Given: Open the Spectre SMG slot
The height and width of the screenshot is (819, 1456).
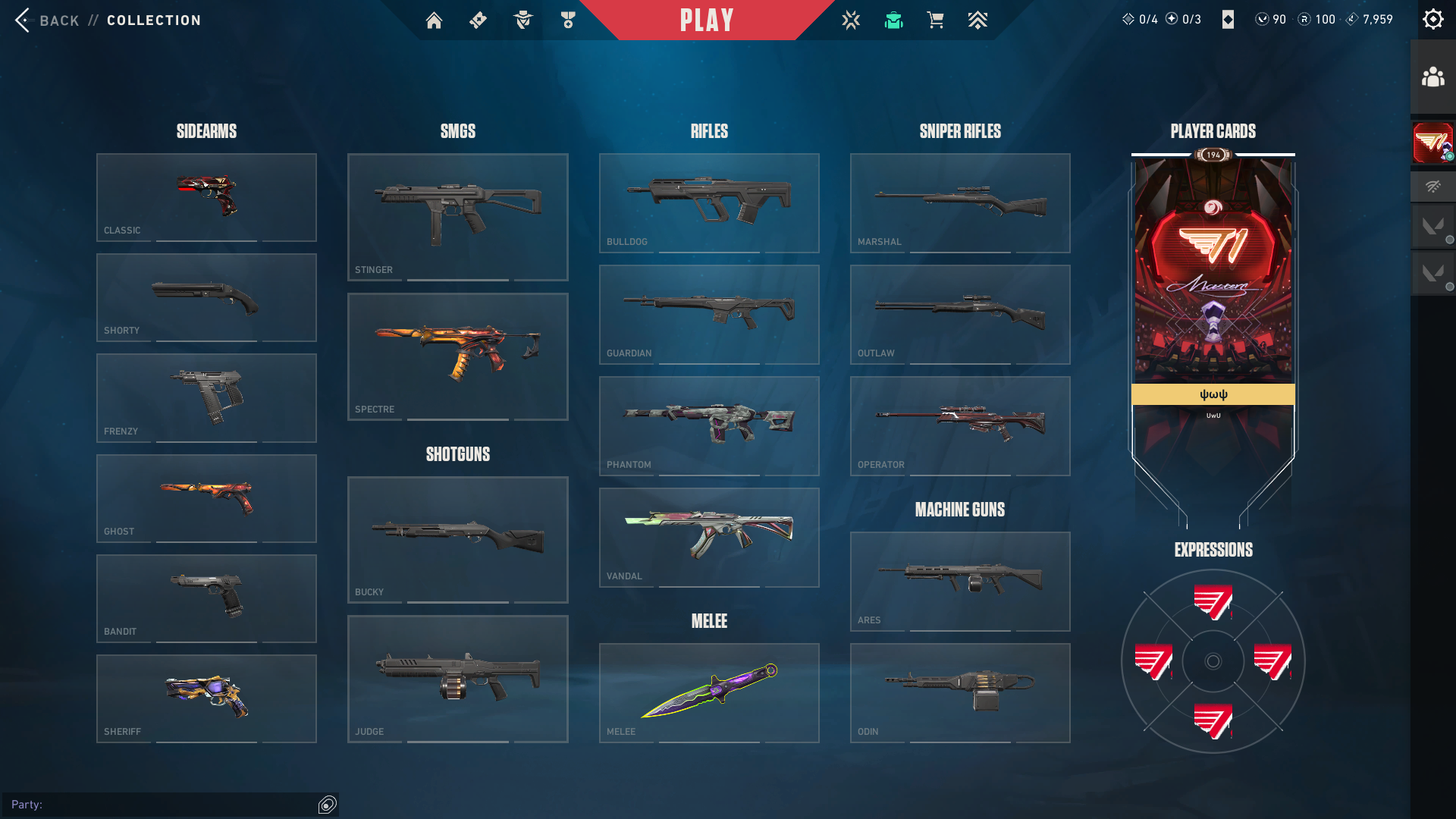Looking at the screenshot, I should coord(457,356).
